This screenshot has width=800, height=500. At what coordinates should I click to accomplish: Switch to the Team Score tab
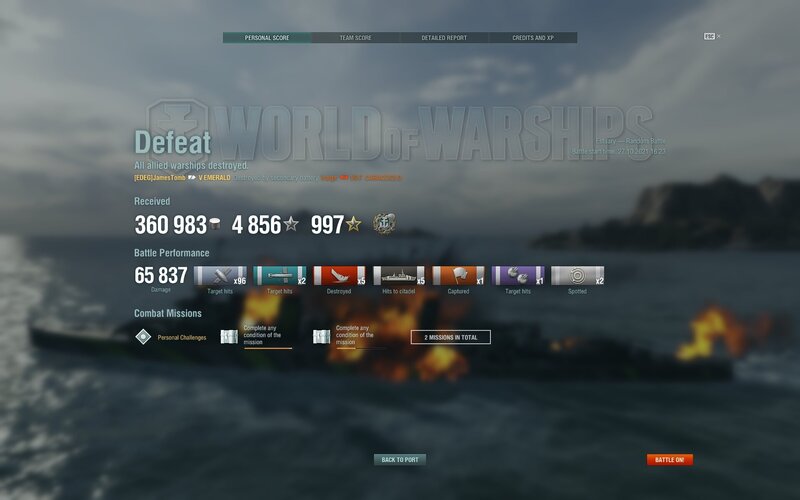point(355,38)
